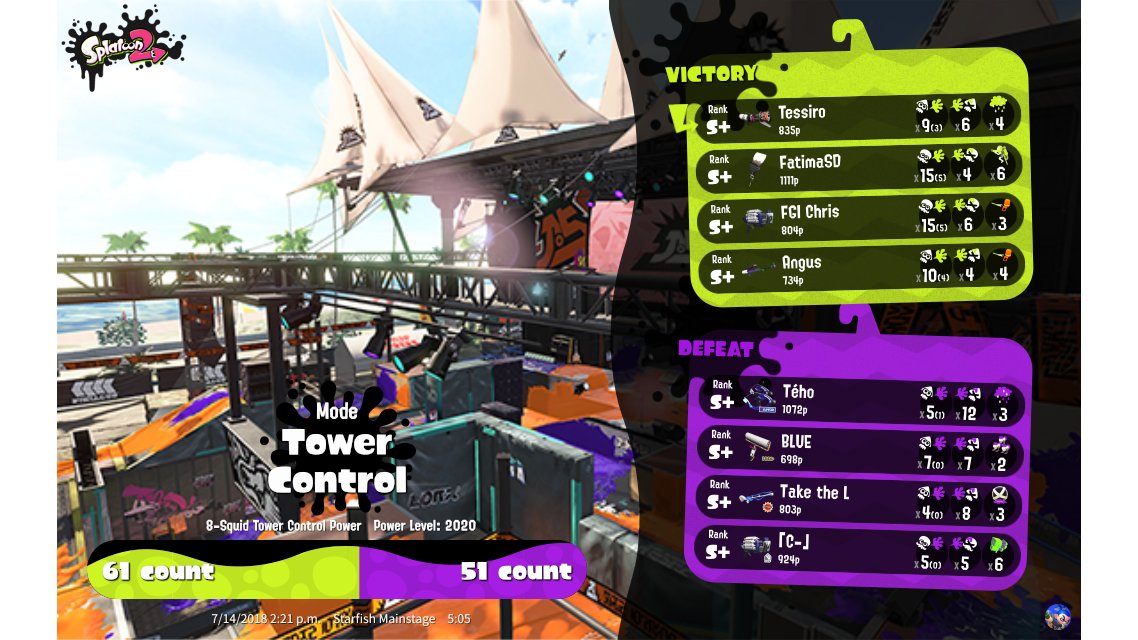Select Tého's row on the defeated team
The width and height of the screenshot is (1138, 640).
pyautogui.click(x=860, y=398)
